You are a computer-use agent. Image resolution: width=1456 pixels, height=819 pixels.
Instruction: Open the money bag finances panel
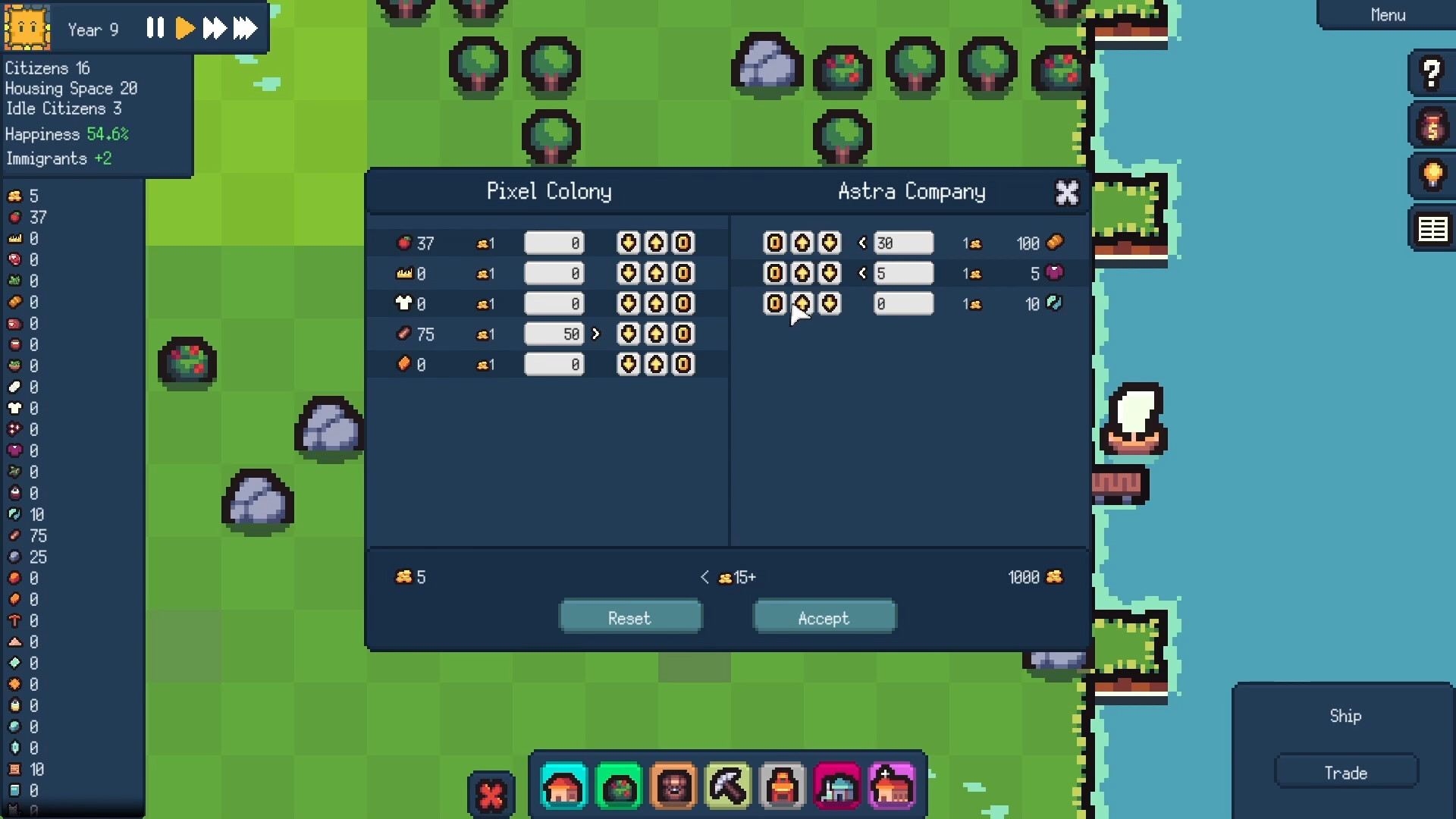(1432, 126)
